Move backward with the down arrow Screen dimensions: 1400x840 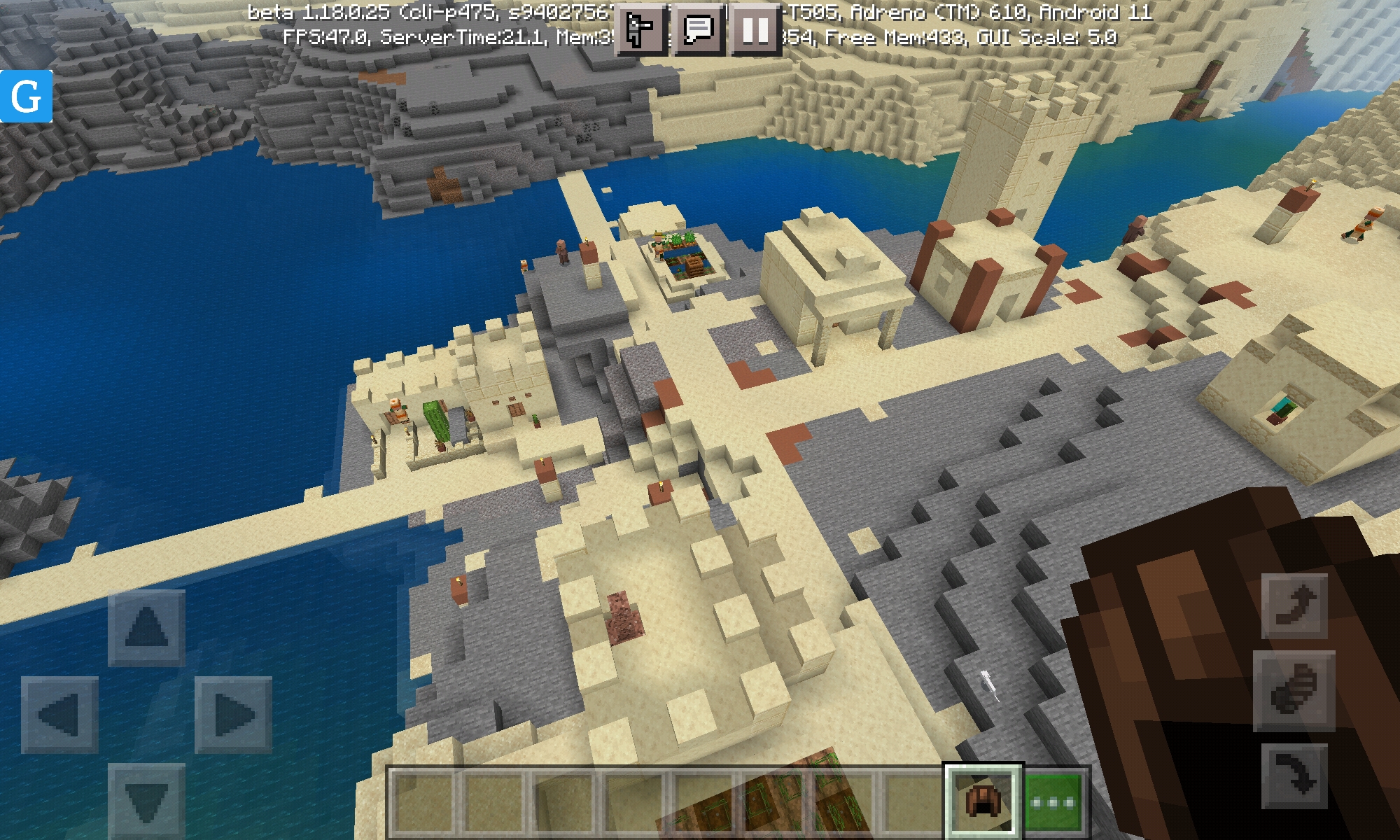click(146, 800)
